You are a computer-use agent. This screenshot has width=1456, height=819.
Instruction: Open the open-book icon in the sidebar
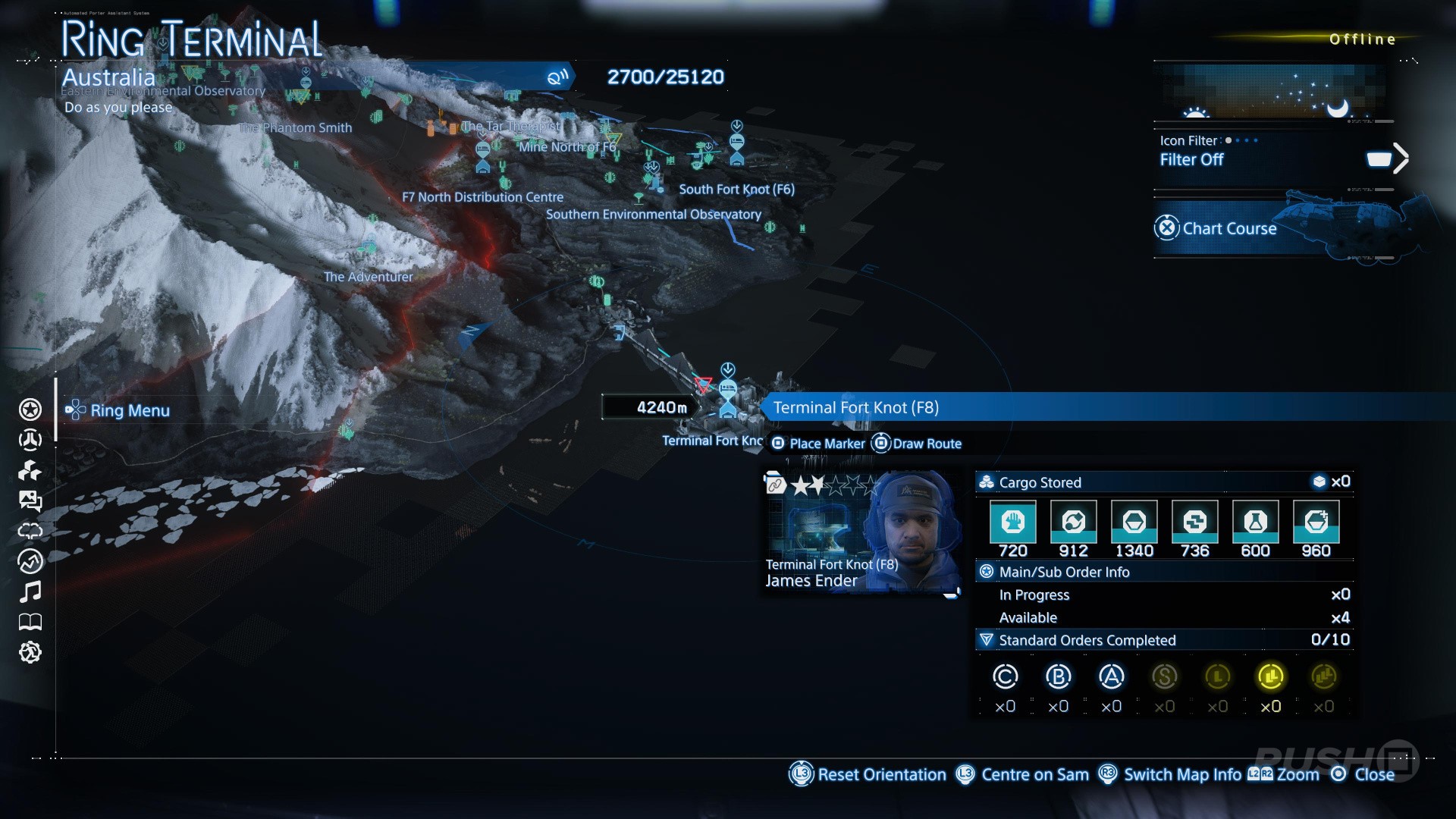pos(30,622)
